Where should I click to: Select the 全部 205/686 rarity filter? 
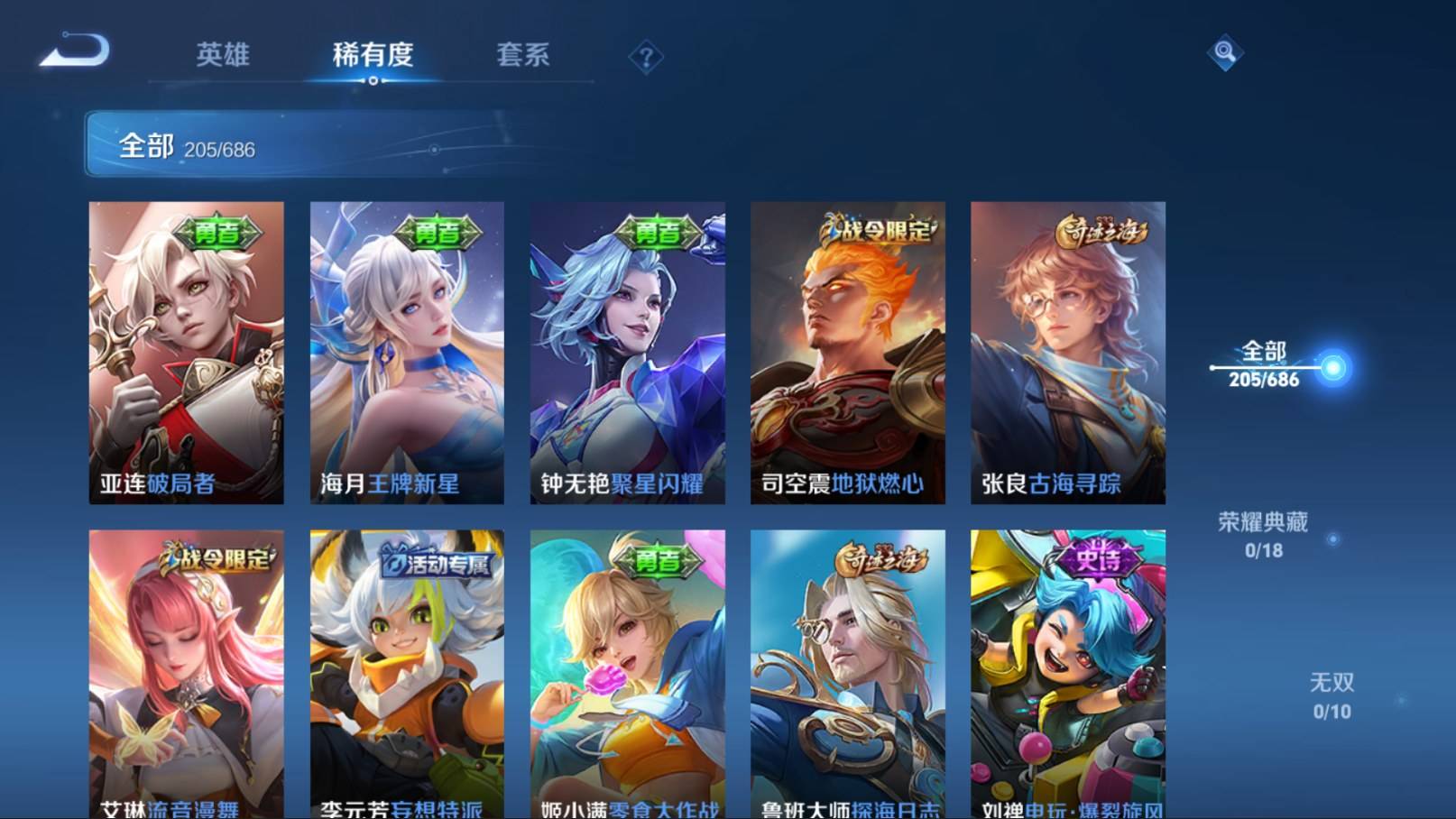coord(1265,365)
